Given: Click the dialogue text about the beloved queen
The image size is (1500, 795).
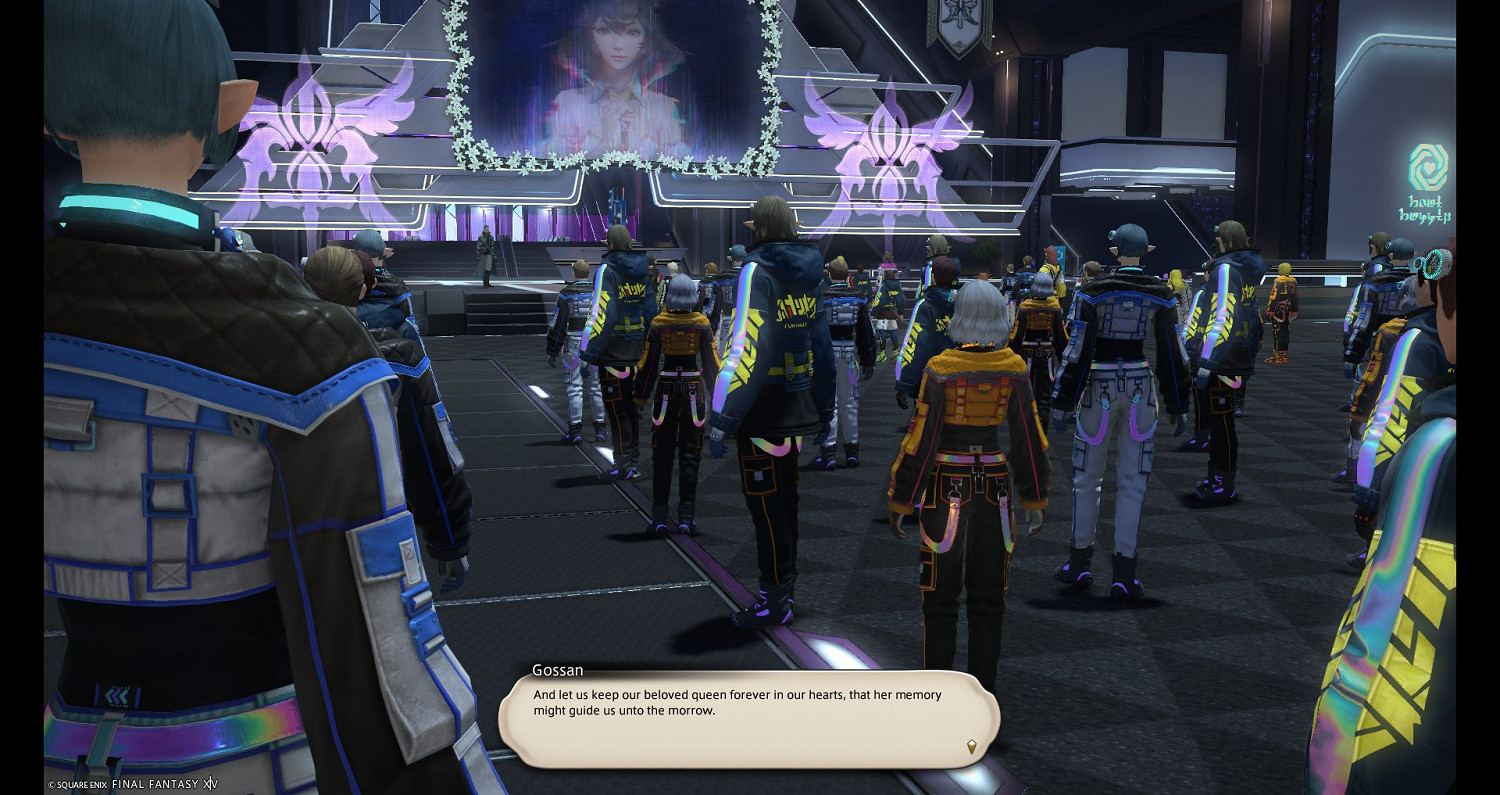Looking at the screenshot, I should click(x=737, y=700).
